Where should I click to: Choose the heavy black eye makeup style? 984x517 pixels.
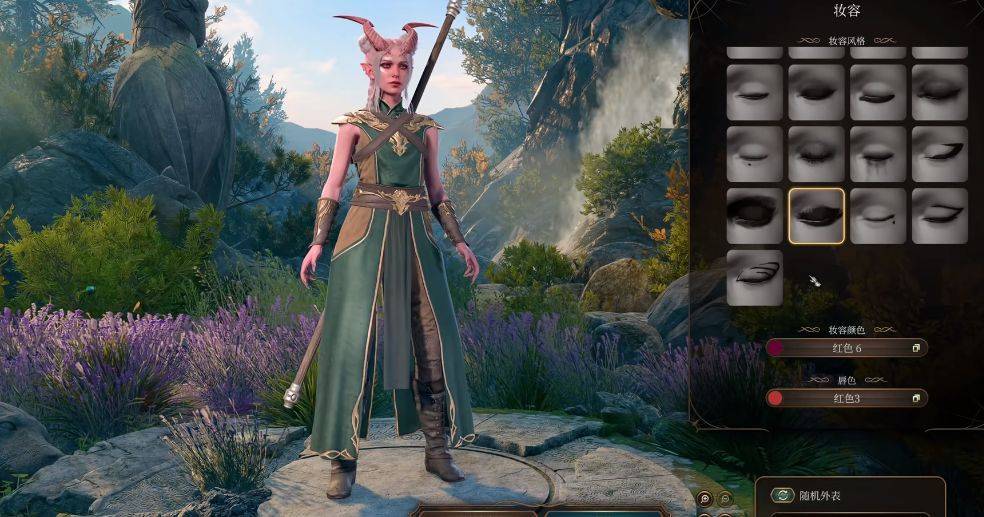click(x=754, y=216)
